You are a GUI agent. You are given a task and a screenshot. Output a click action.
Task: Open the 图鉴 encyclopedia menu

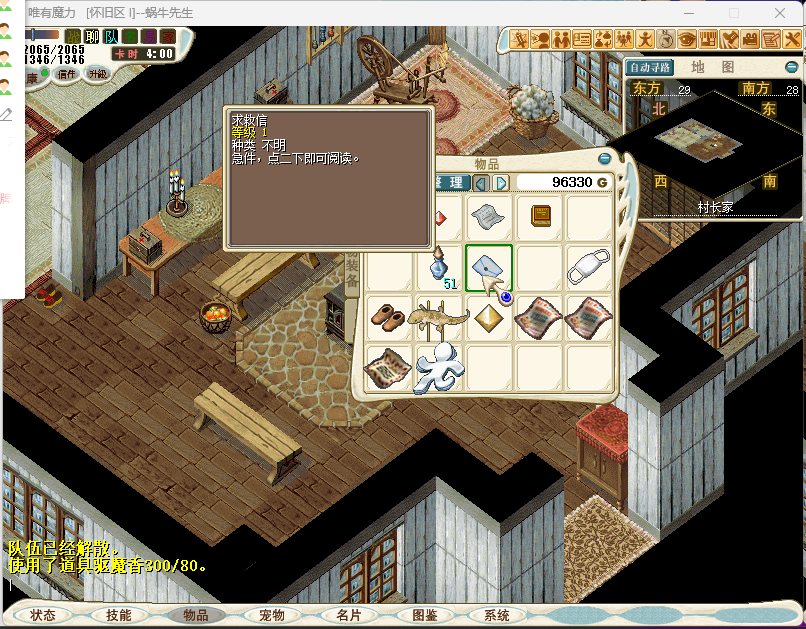point(425,616)
